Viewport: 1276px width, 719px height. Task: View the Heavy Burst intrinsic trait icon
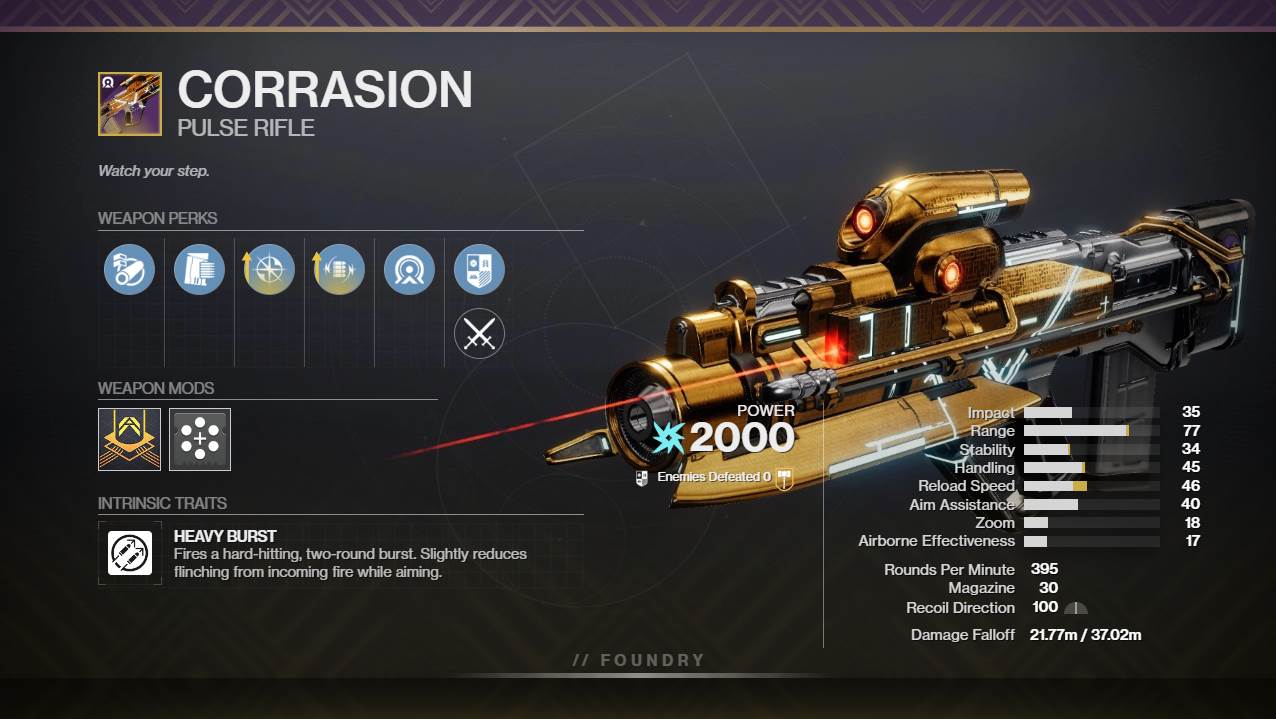click(130, 552)
